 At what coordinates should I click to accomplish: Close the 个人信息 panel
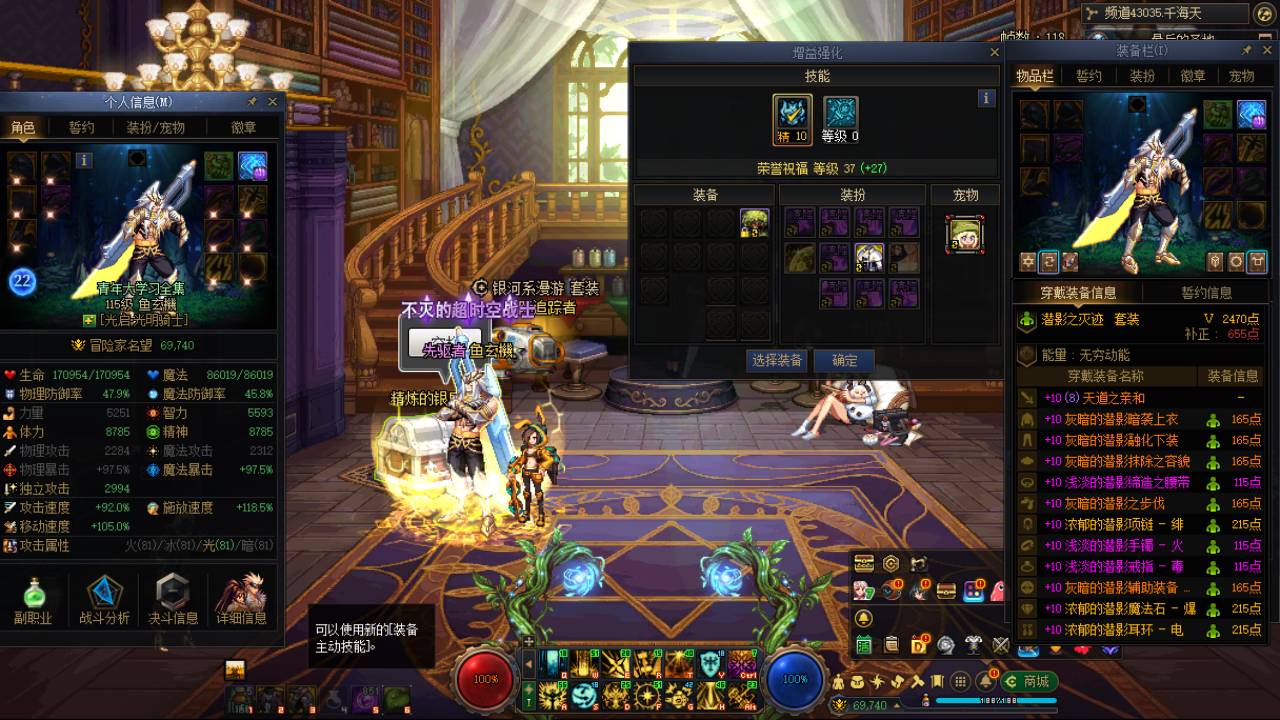click(272, 102)
